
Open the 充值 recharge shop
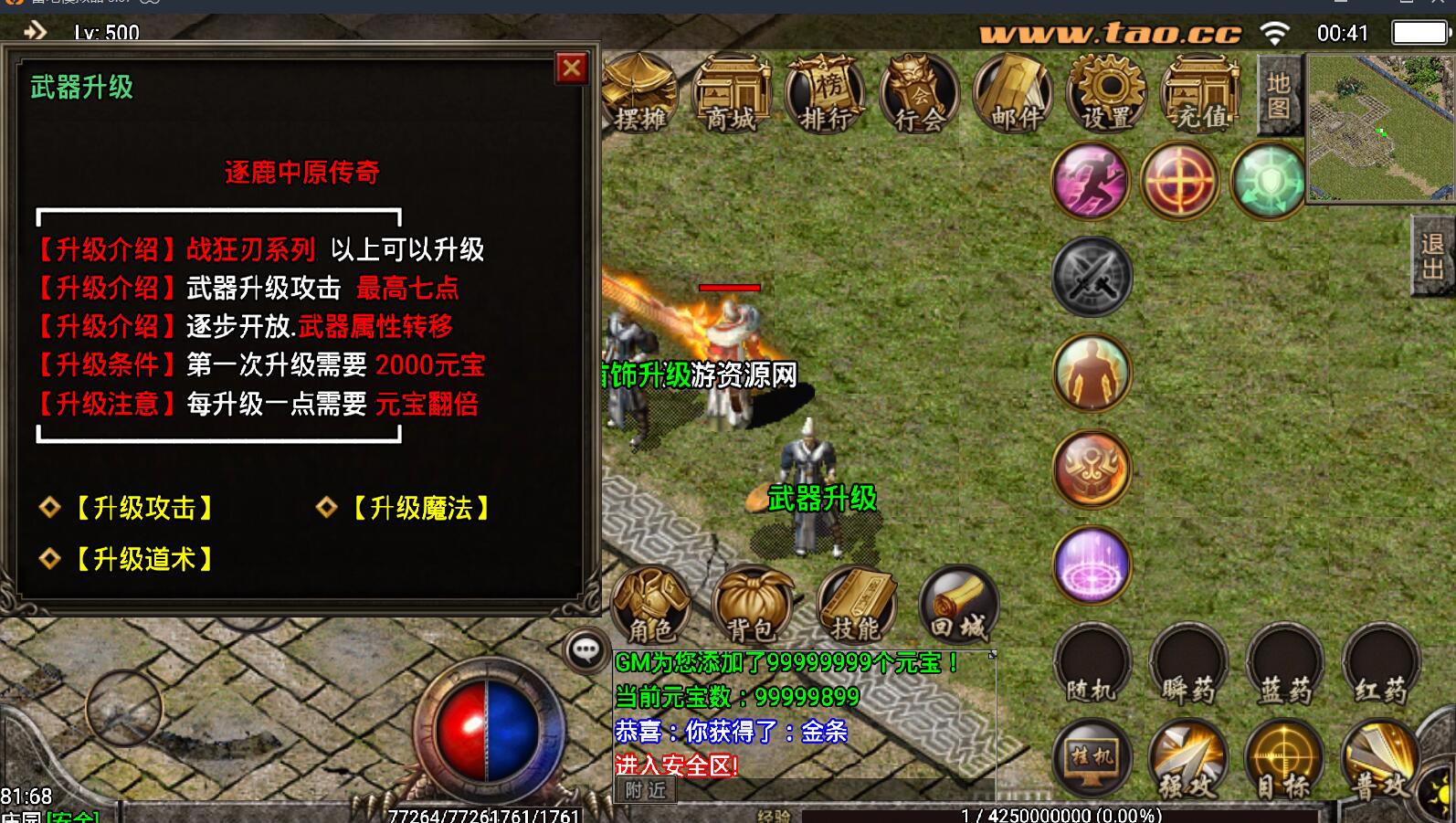pos(1200,94)
